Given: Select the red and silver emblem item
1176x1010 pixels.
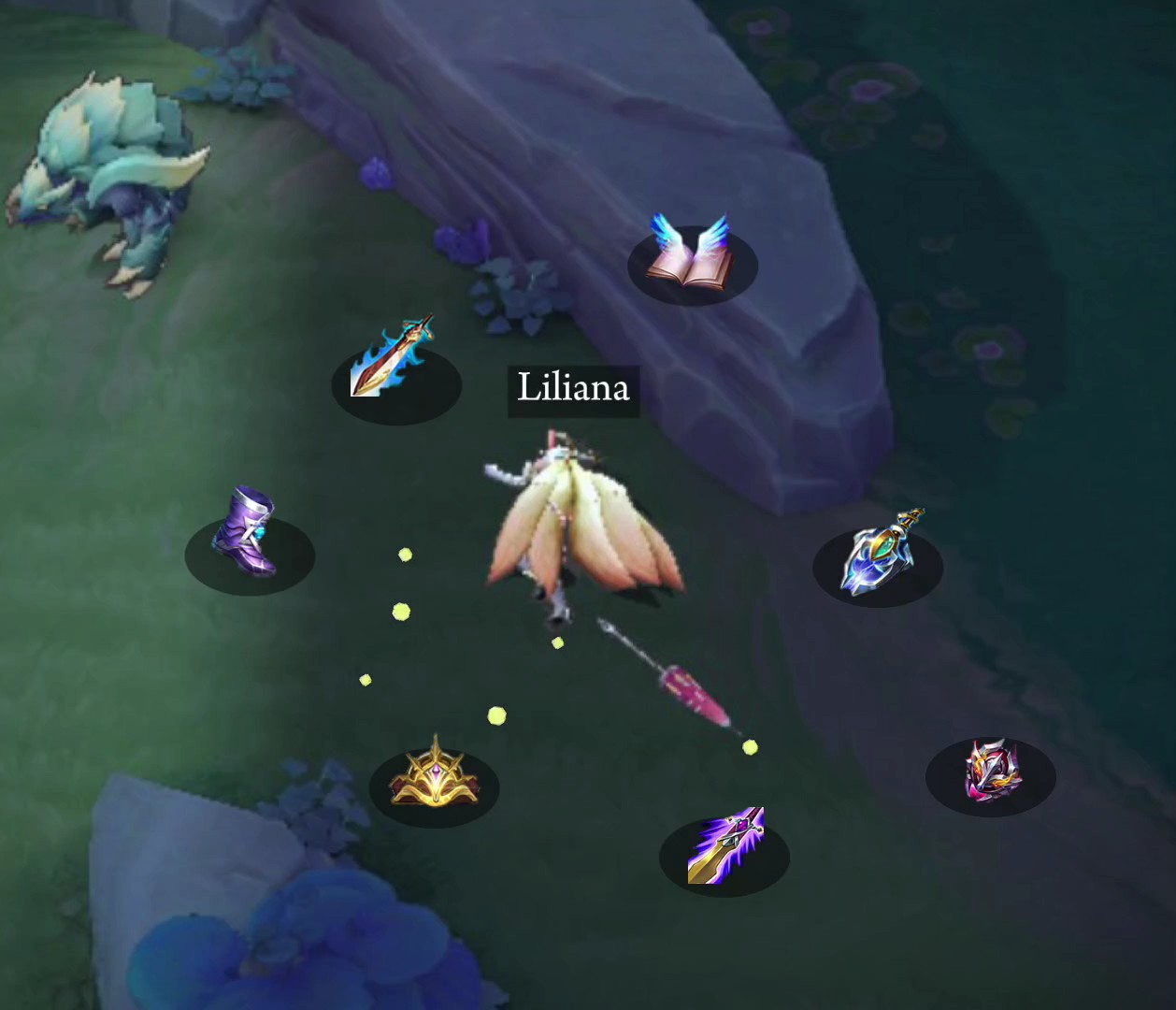Looking at the screenshot, I should (991, 770).
